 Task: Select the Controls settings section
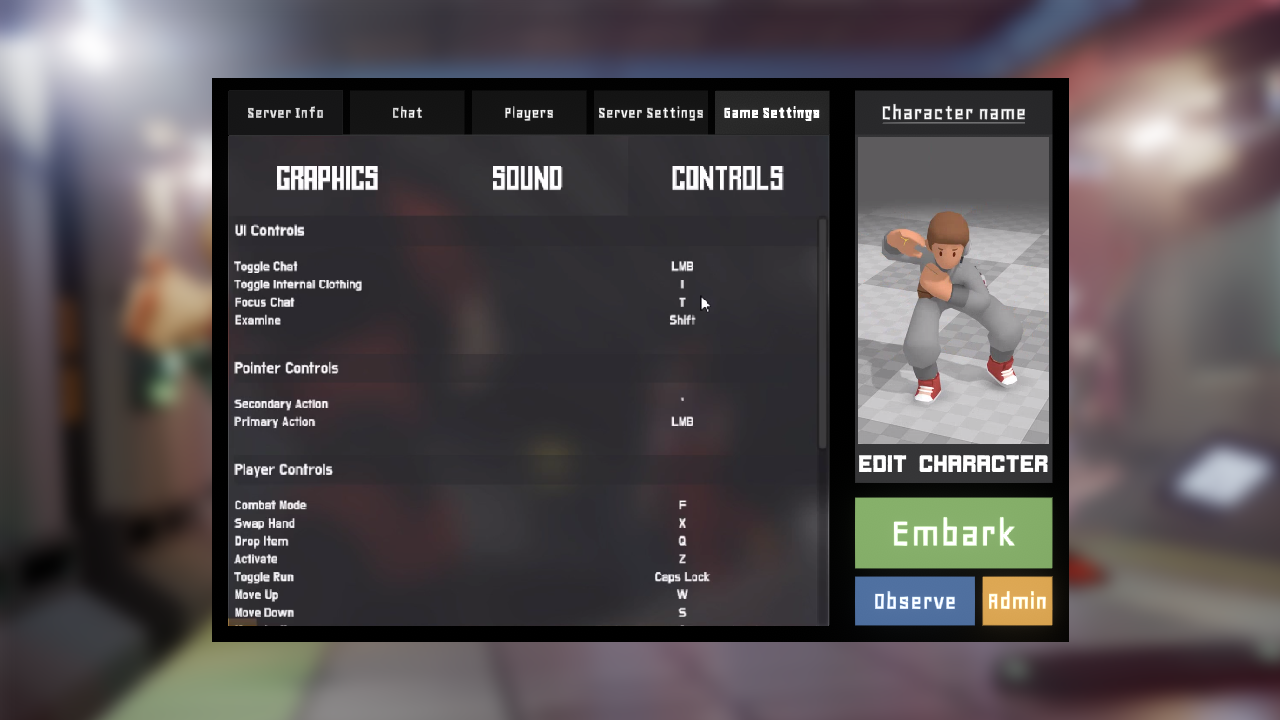[727, 178]
